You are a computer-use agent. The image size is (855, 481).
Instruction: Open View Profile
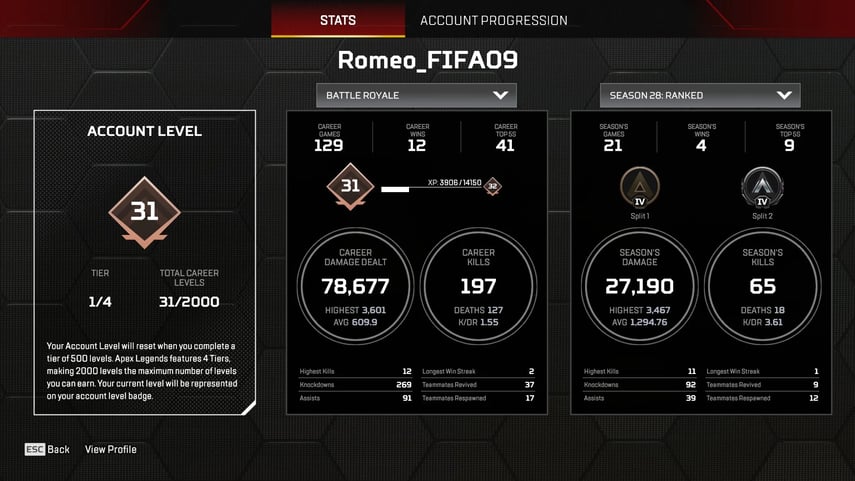click(x=111, y=449)
